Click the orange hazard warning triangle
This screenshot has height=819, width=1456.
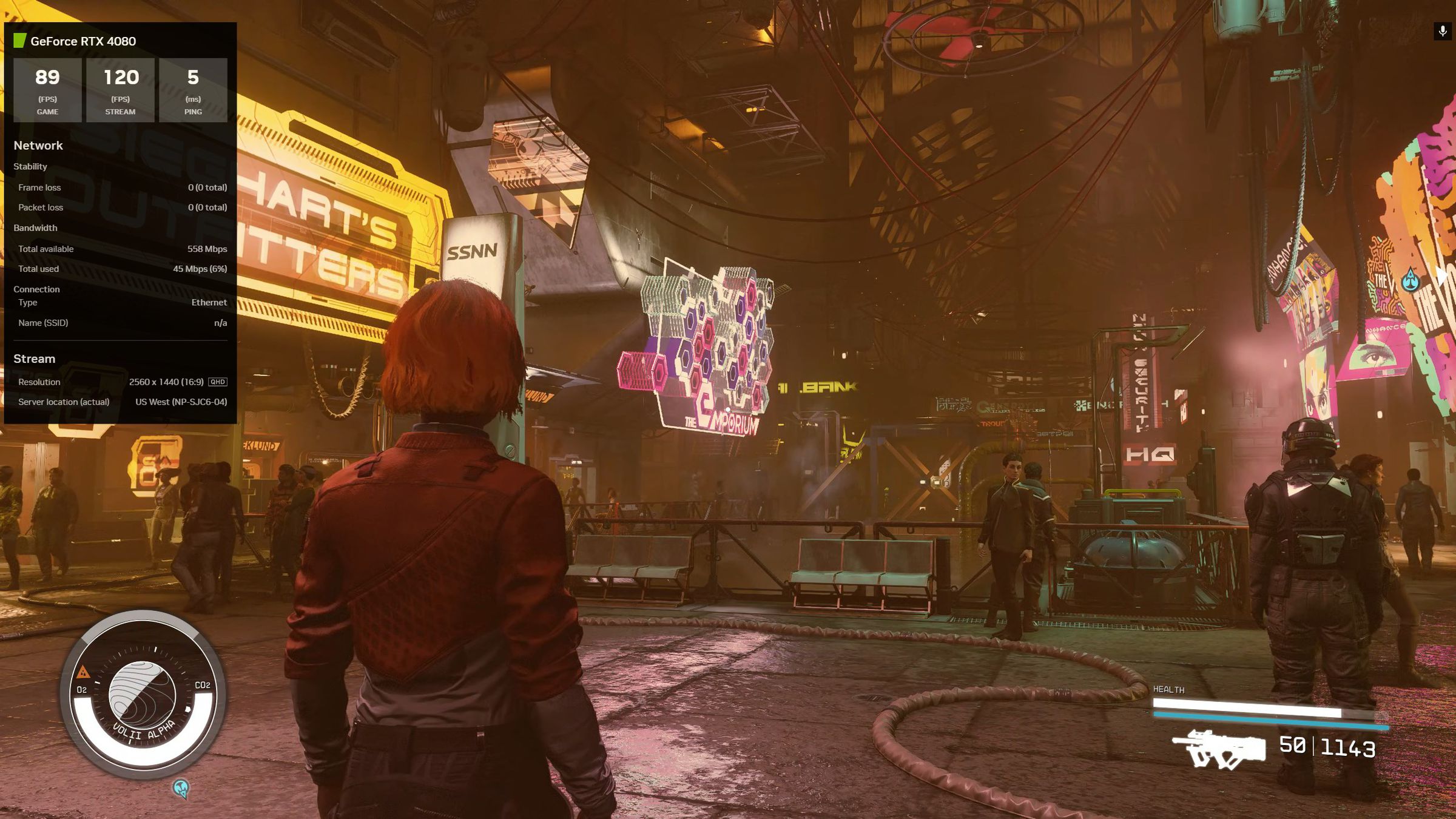click(x=83, y=672)
